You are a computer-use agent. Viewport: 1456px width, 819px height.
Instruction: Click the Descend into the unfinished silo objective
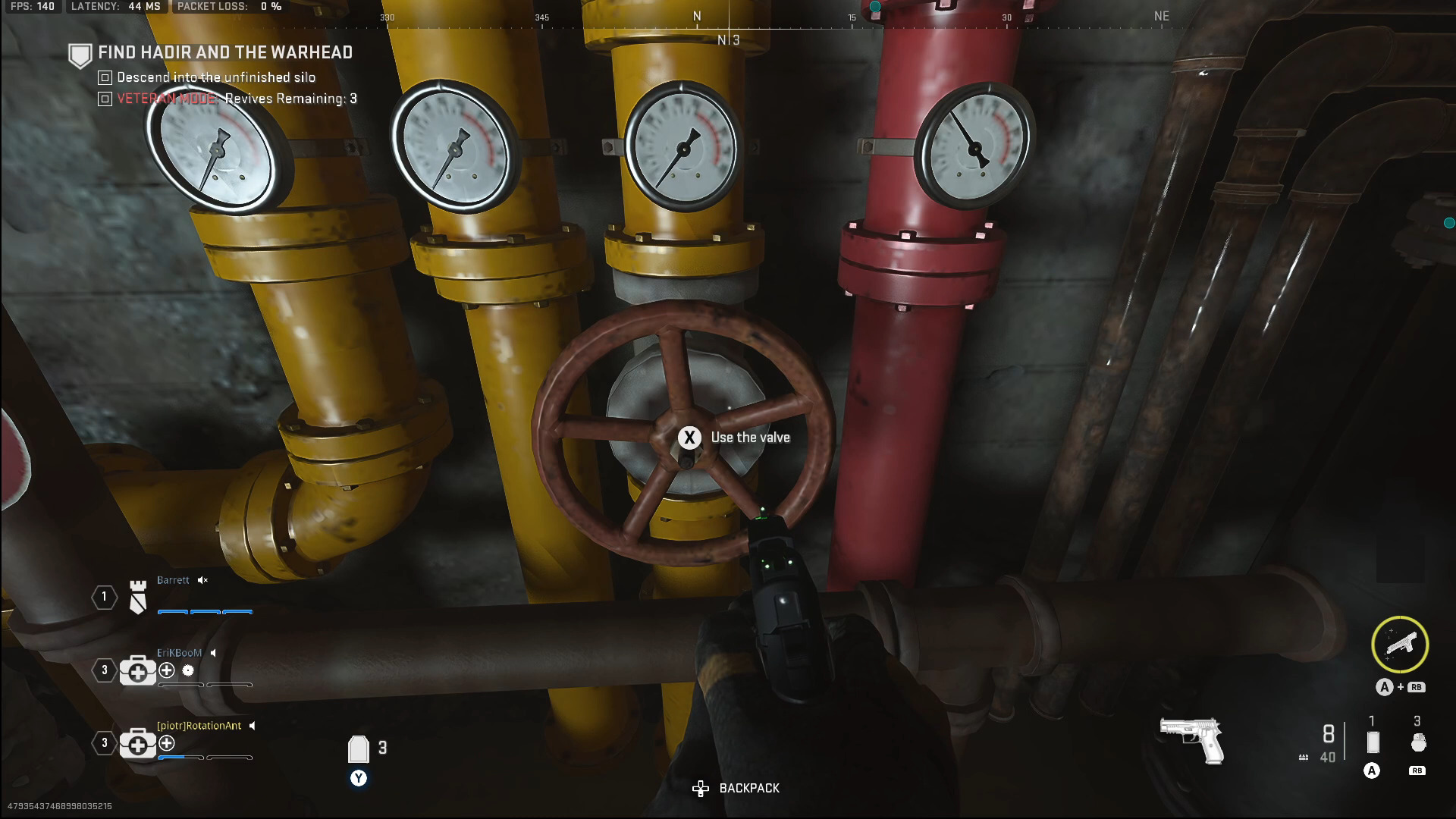[215, 77]
